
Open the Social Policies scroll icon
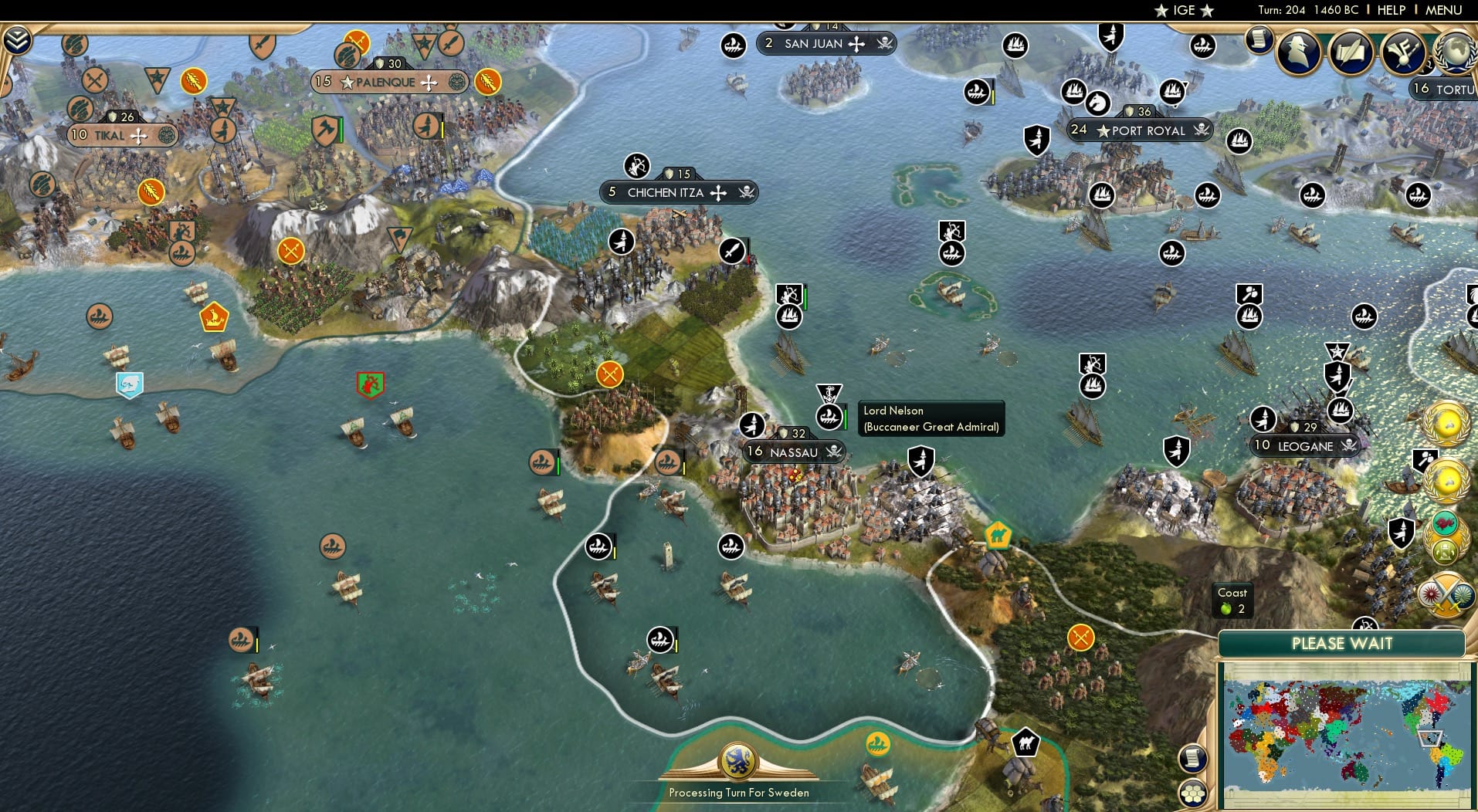(x=1351, y=49)
